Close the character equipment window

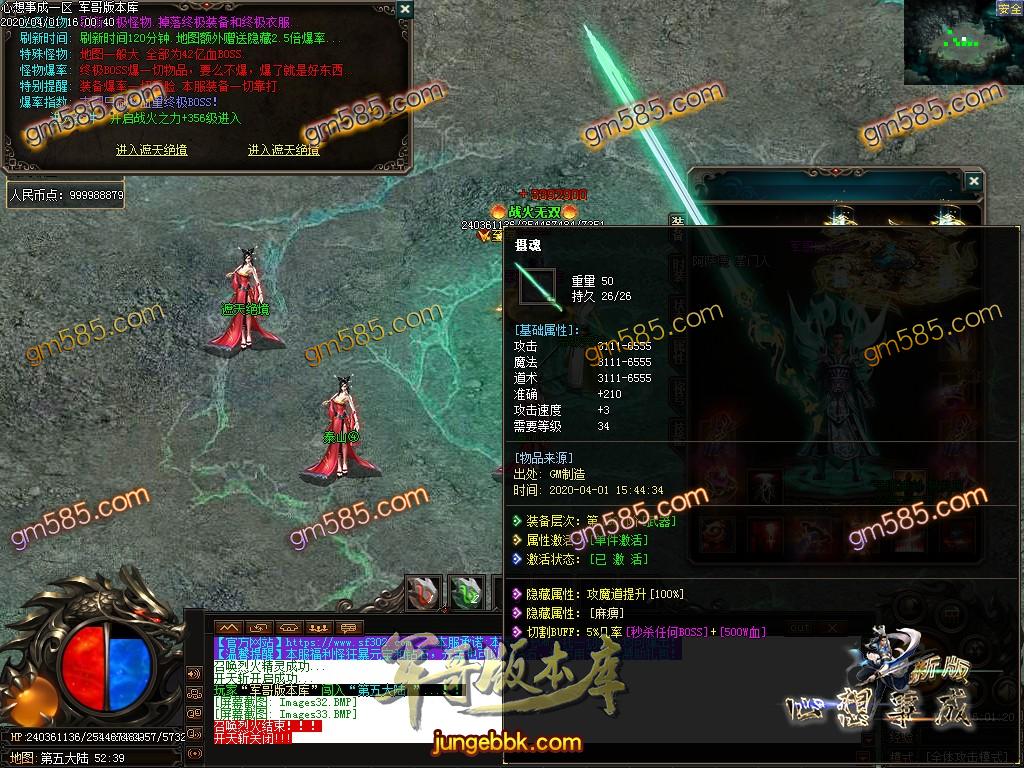click(973, 181)
